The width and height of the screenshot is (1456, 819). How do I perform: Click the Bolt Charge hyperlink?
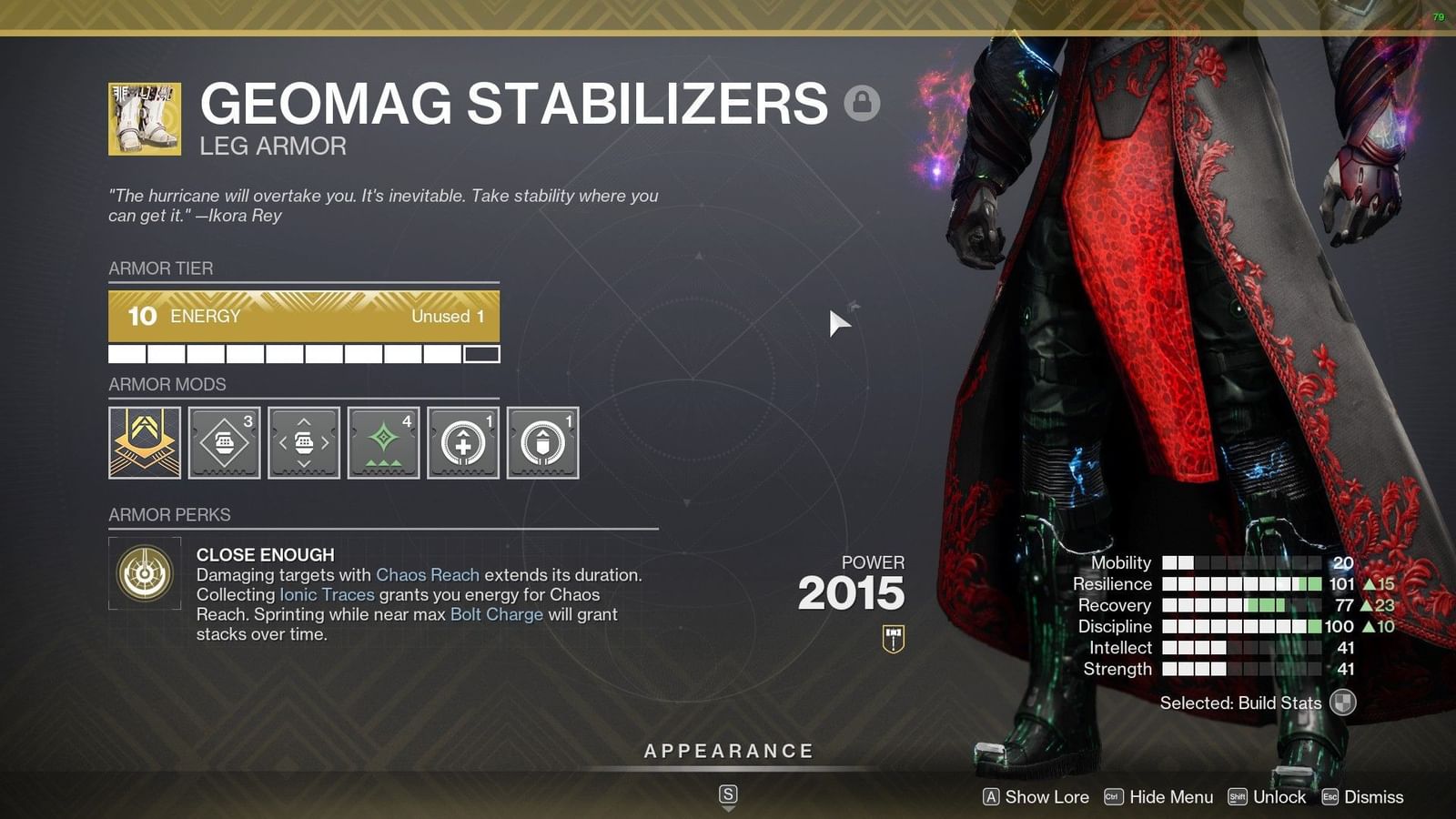coord(496,614)
